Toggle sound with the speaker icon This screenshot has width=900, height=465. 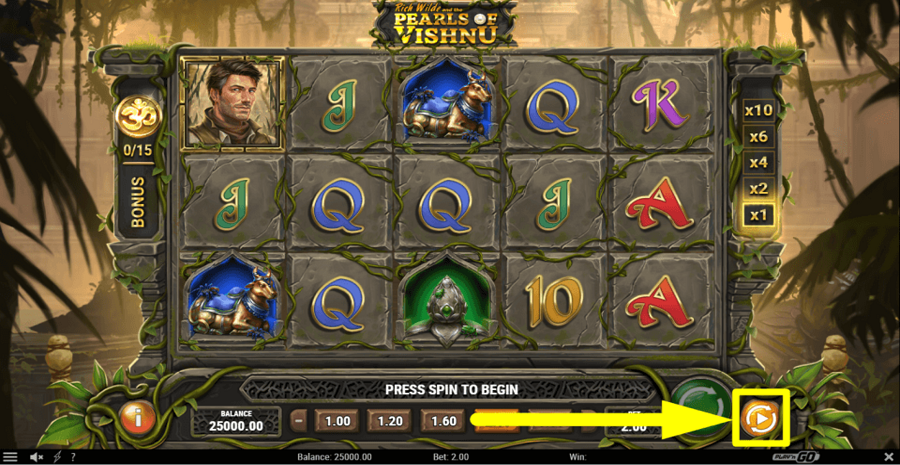(37, 457)
